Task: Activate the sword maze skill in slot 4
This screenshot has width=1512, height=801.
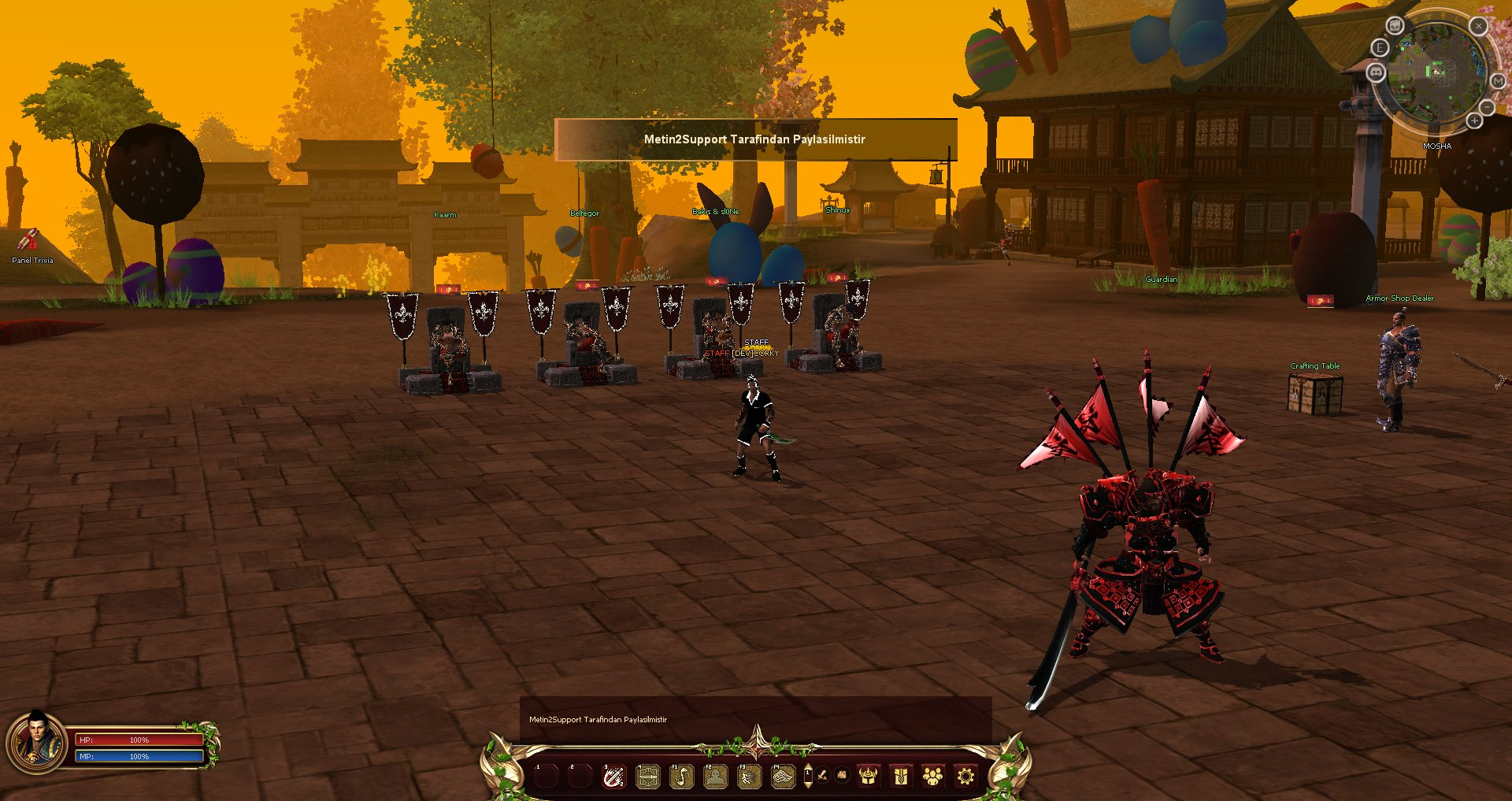Action: click(647, 777)
